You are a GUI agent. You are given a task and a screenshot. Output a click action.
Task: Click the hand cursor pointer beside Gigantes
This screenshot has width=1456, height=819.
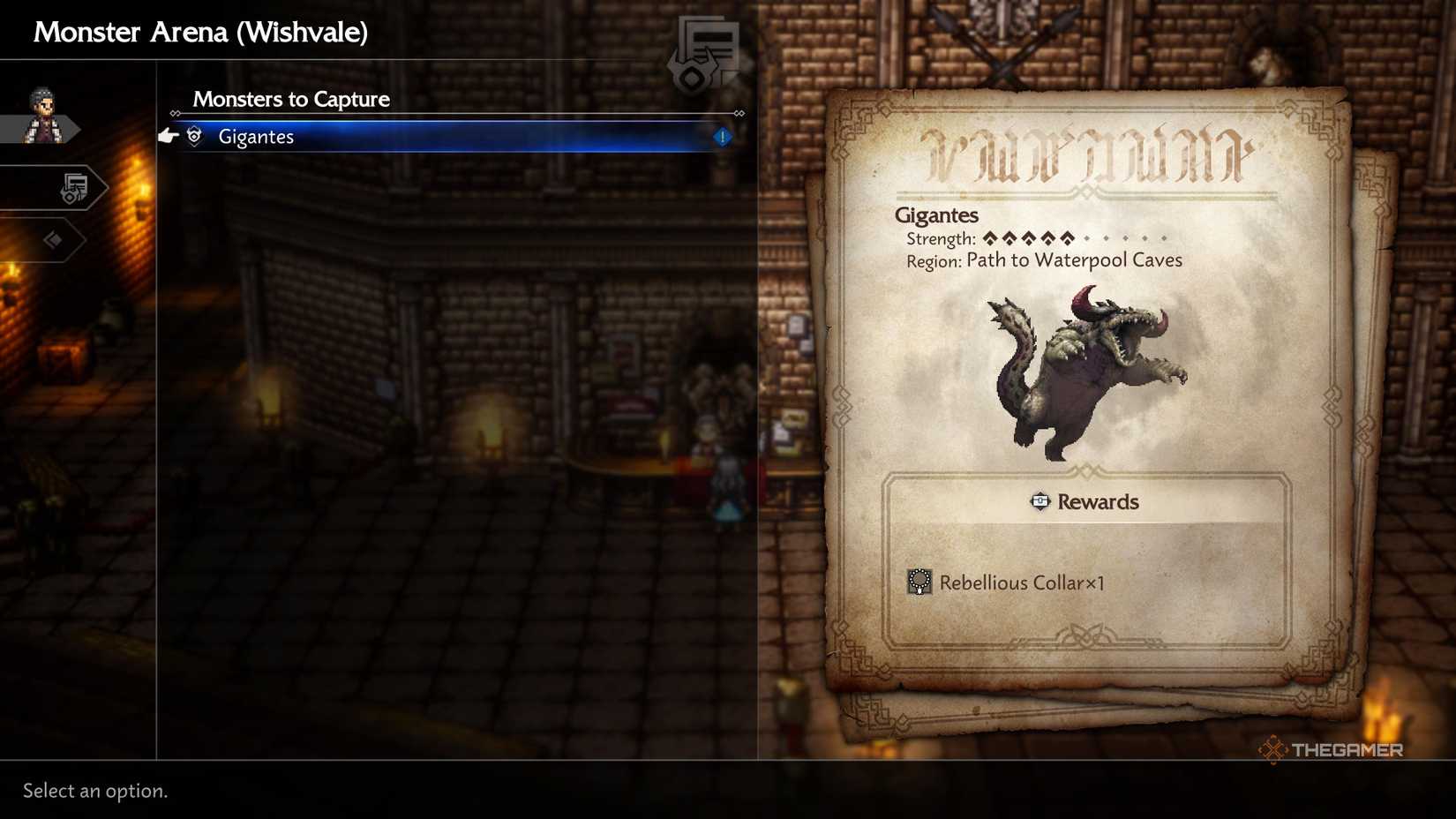click(168, 134)
